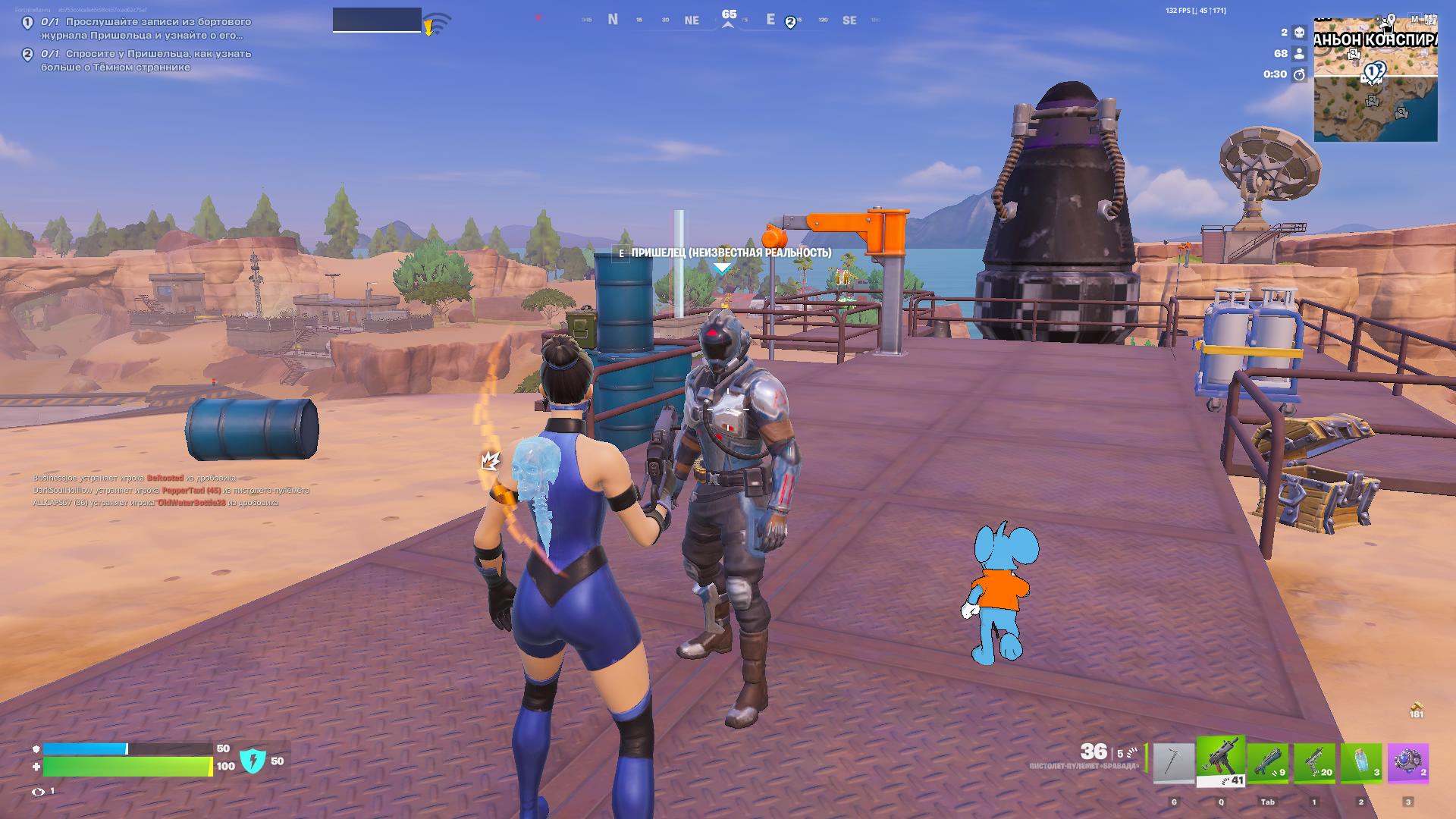Click the shield lightning bolt icon
This screenshot has height=819, width=1456.
pyautogui.click(x=253, y=761)
